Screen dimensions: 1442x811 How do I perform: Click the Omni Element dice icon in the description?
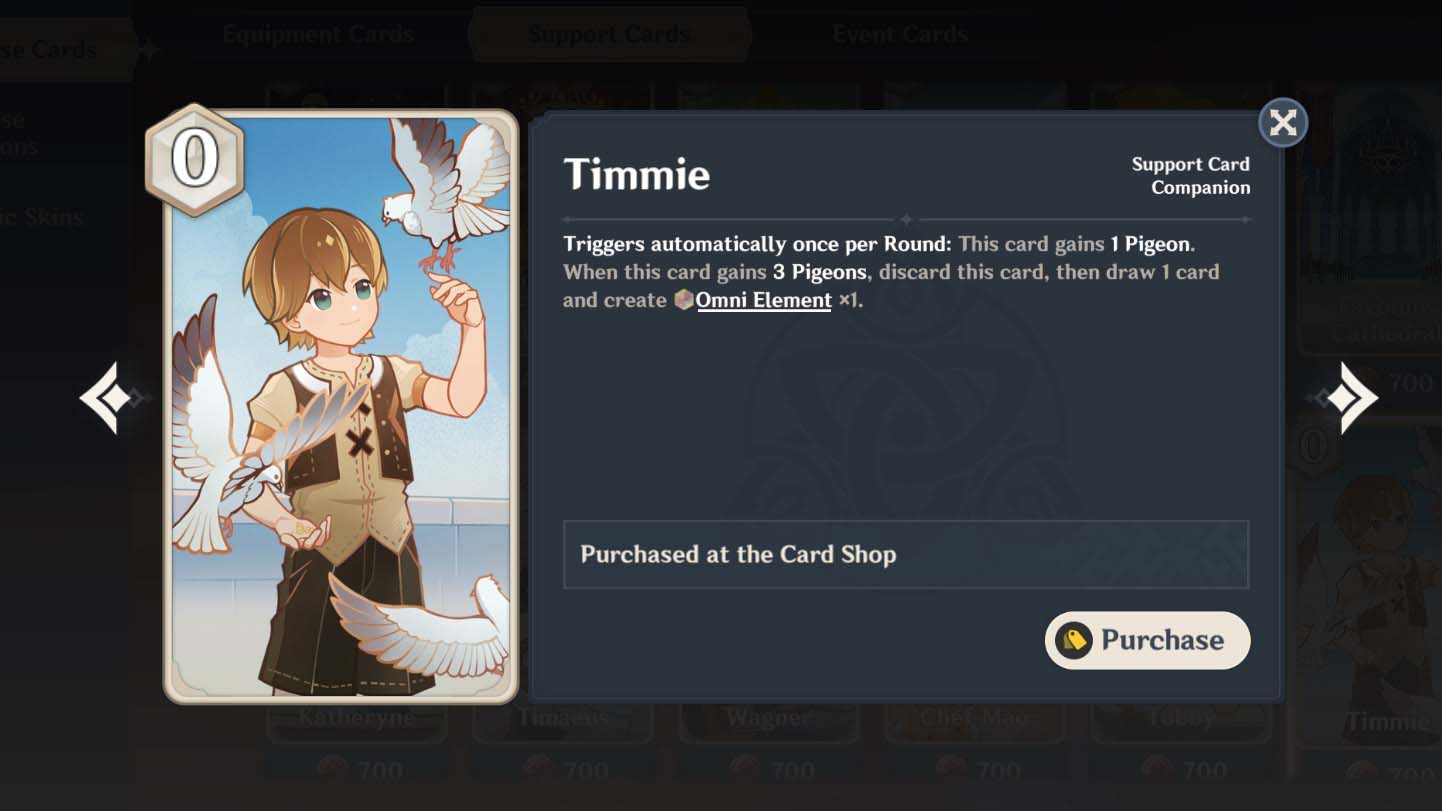(683, 299)
